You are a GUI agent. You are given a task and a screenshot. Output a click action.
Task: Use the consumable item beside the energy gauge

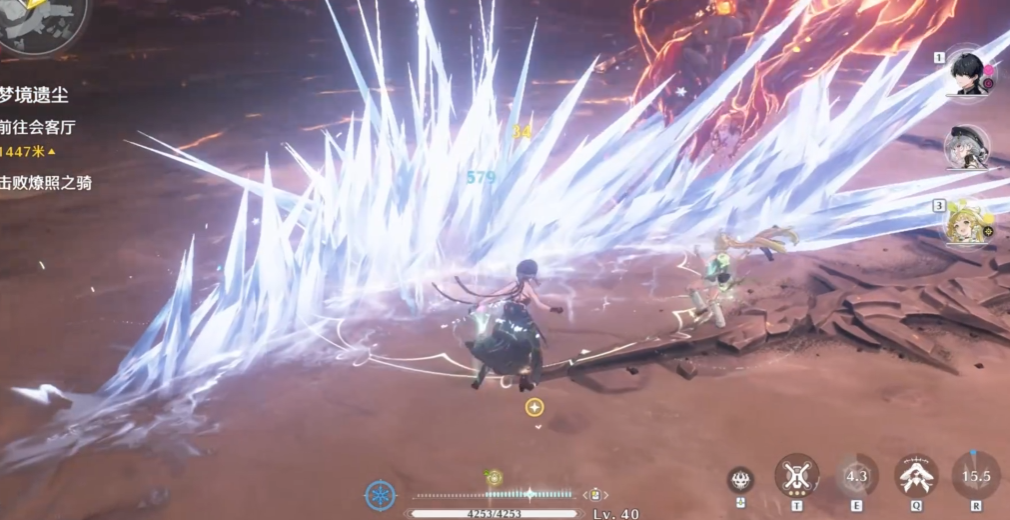click(595, 494)
